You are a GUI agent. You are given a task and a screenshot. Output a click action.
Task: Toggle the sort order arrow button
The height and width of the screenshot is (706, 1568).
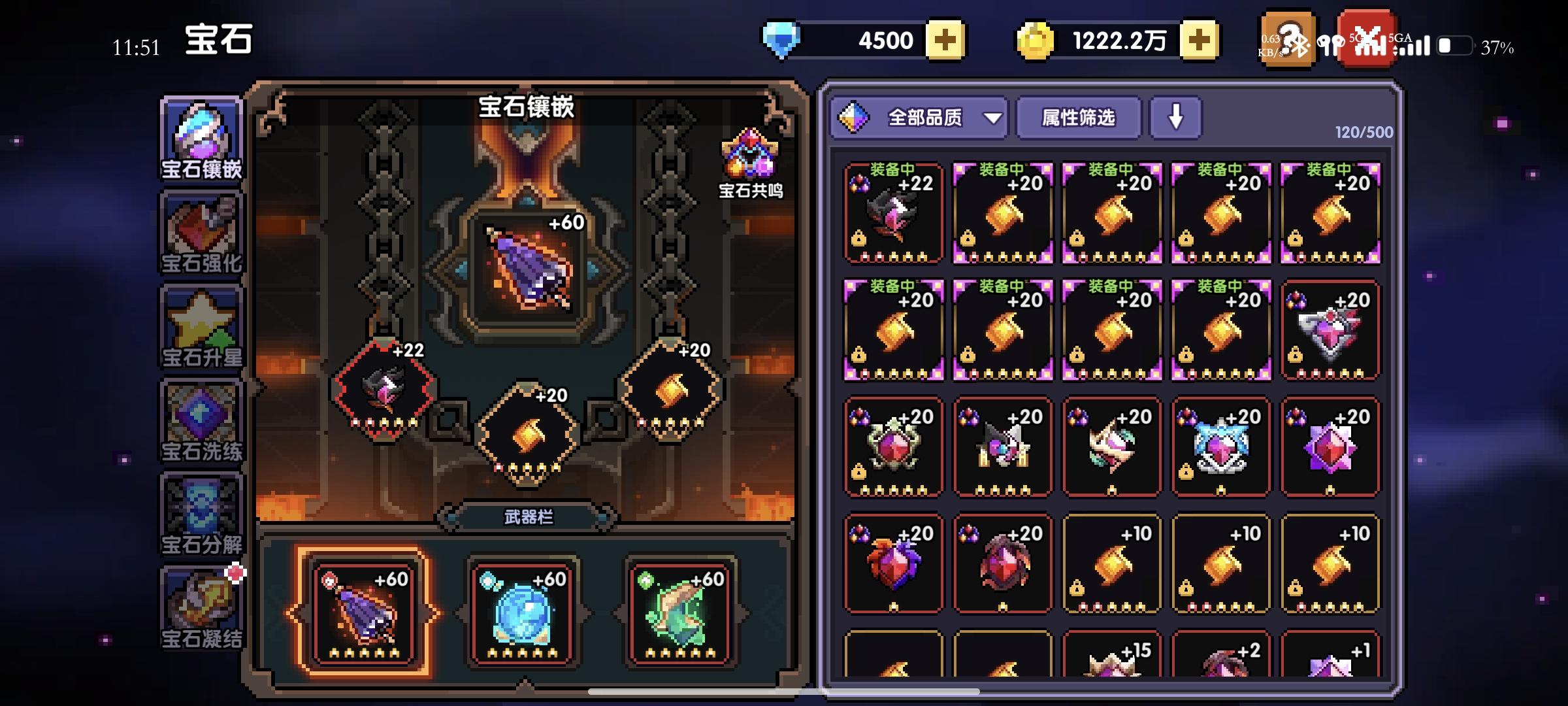(x=1175, y=118)
